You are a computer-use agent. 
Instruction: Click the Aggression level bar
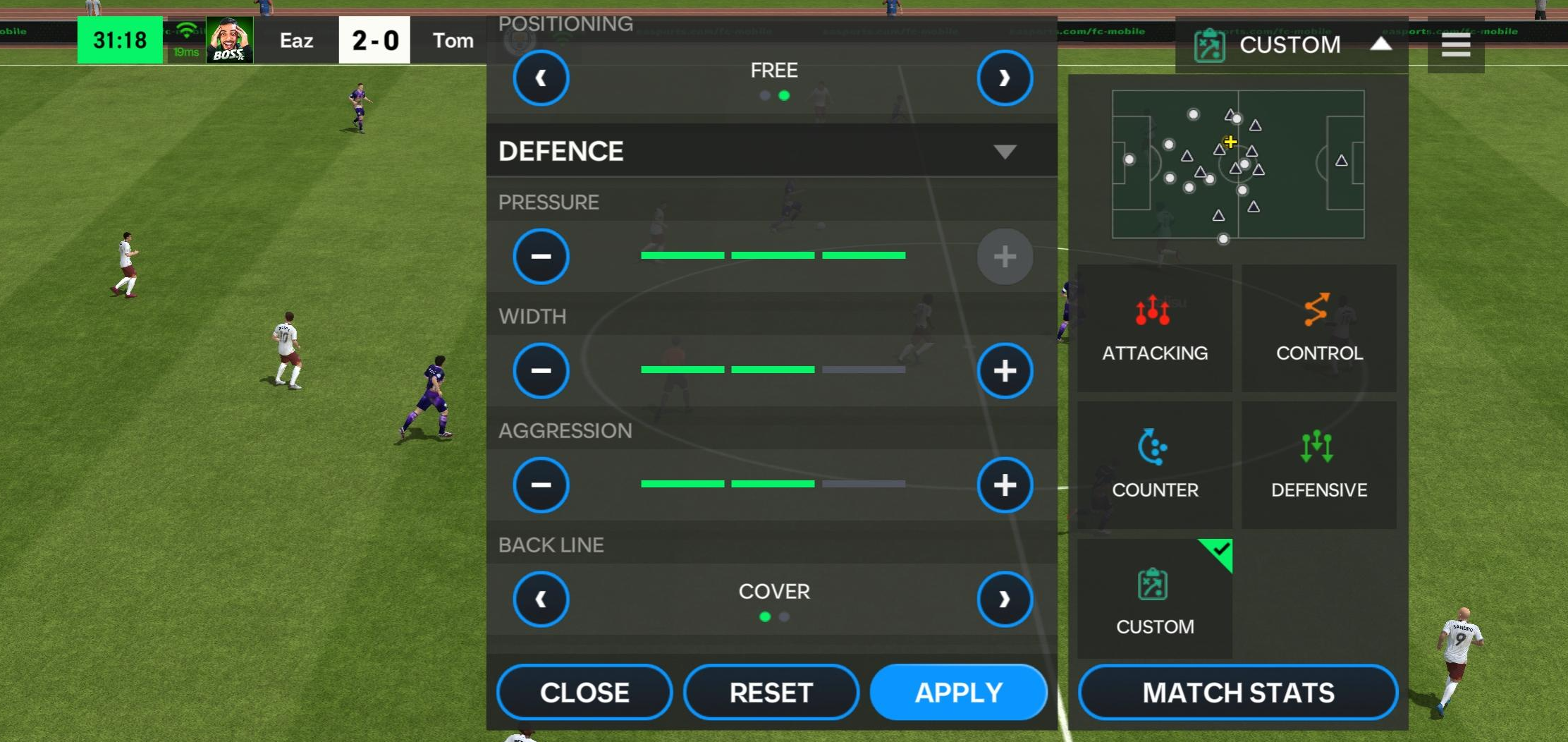(x=772, y=485)
